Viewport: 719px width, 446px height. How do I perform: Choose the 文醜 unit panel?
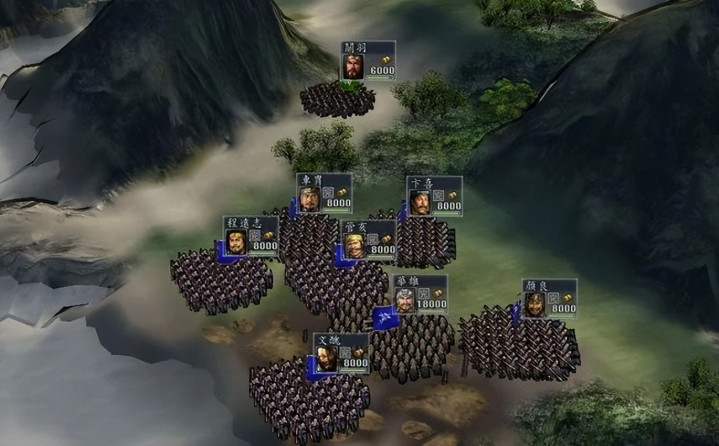coord(341,353)
